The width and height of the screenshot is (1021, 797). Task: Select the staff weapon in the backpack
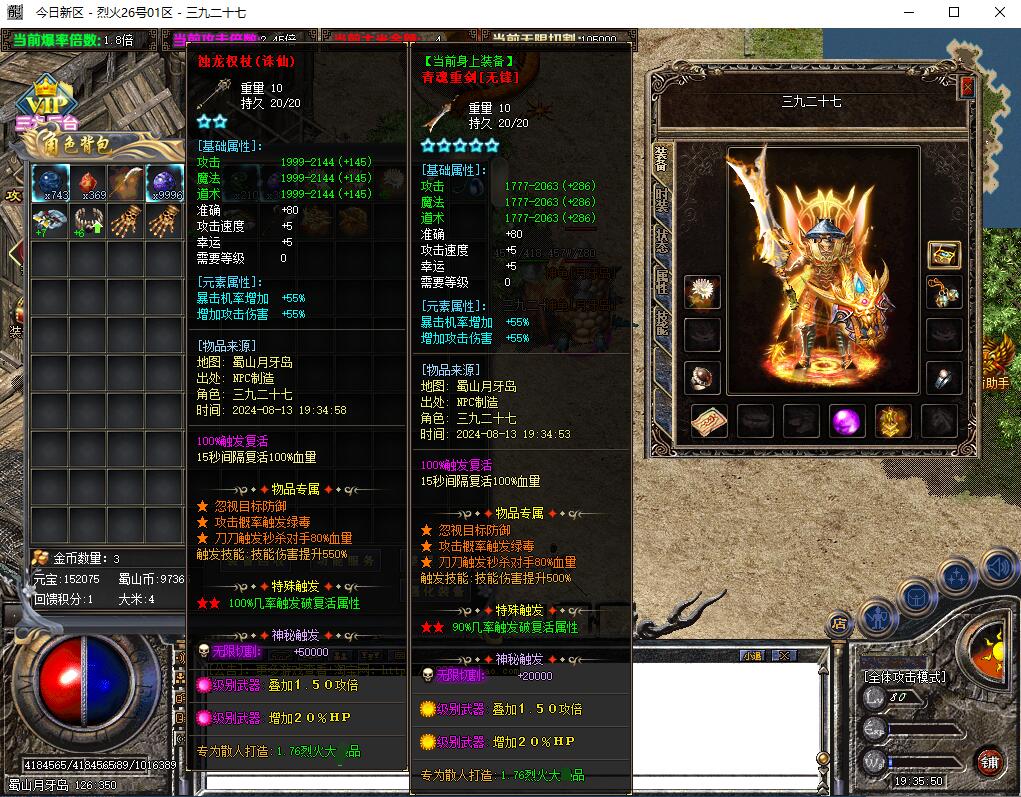coord(127,182)
